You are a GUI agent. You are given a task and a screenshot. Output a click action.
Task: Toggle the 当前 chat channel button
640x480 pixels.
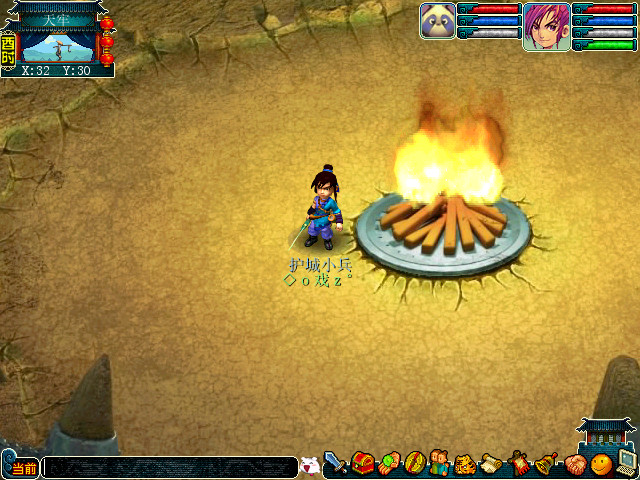(23, 468)
